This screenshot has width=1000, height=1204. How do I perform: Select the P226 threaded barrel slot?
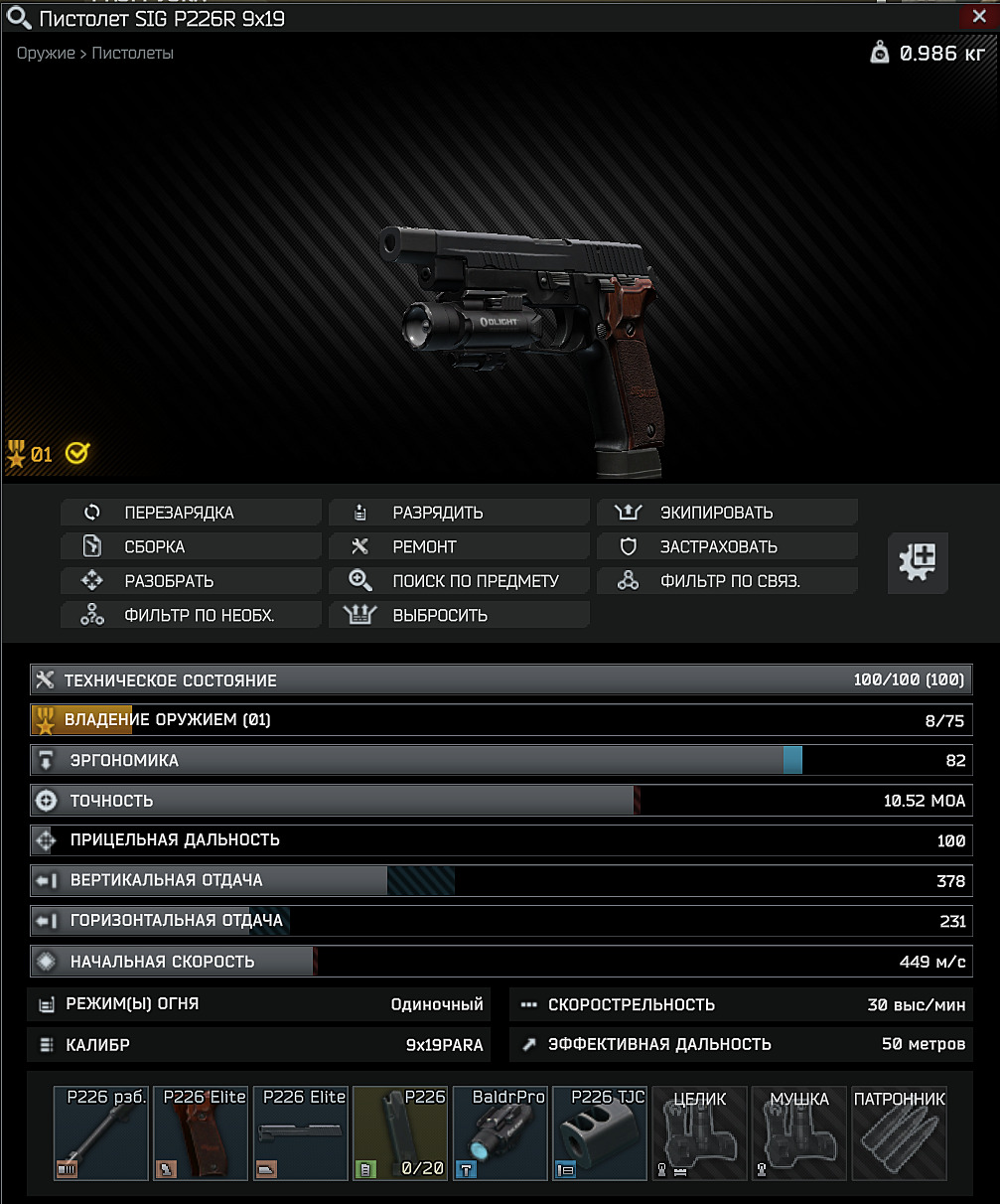click(101, 1133)
